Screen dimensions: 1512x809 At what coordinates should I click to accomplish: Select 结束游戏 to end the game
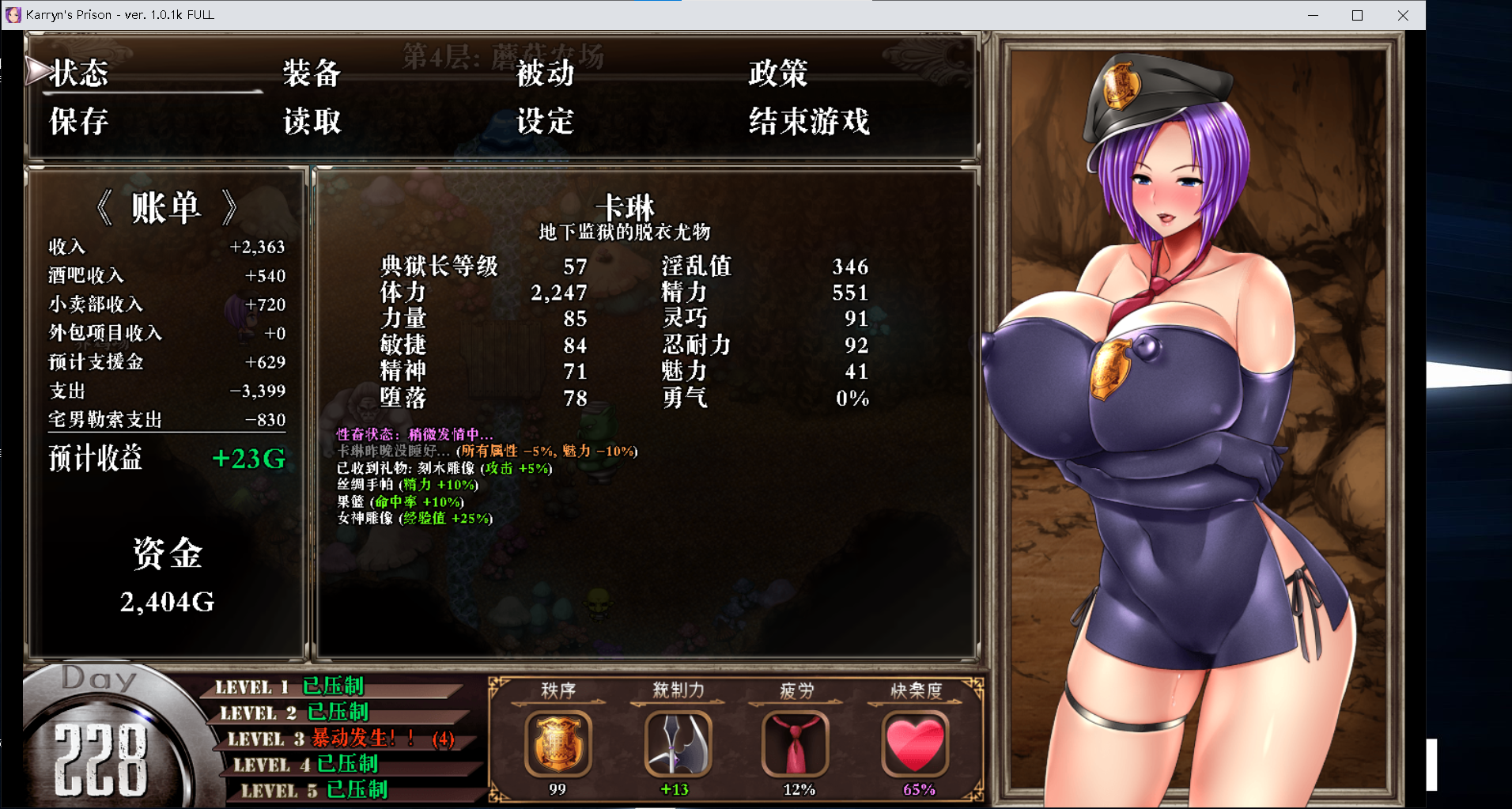coord(809,122)
